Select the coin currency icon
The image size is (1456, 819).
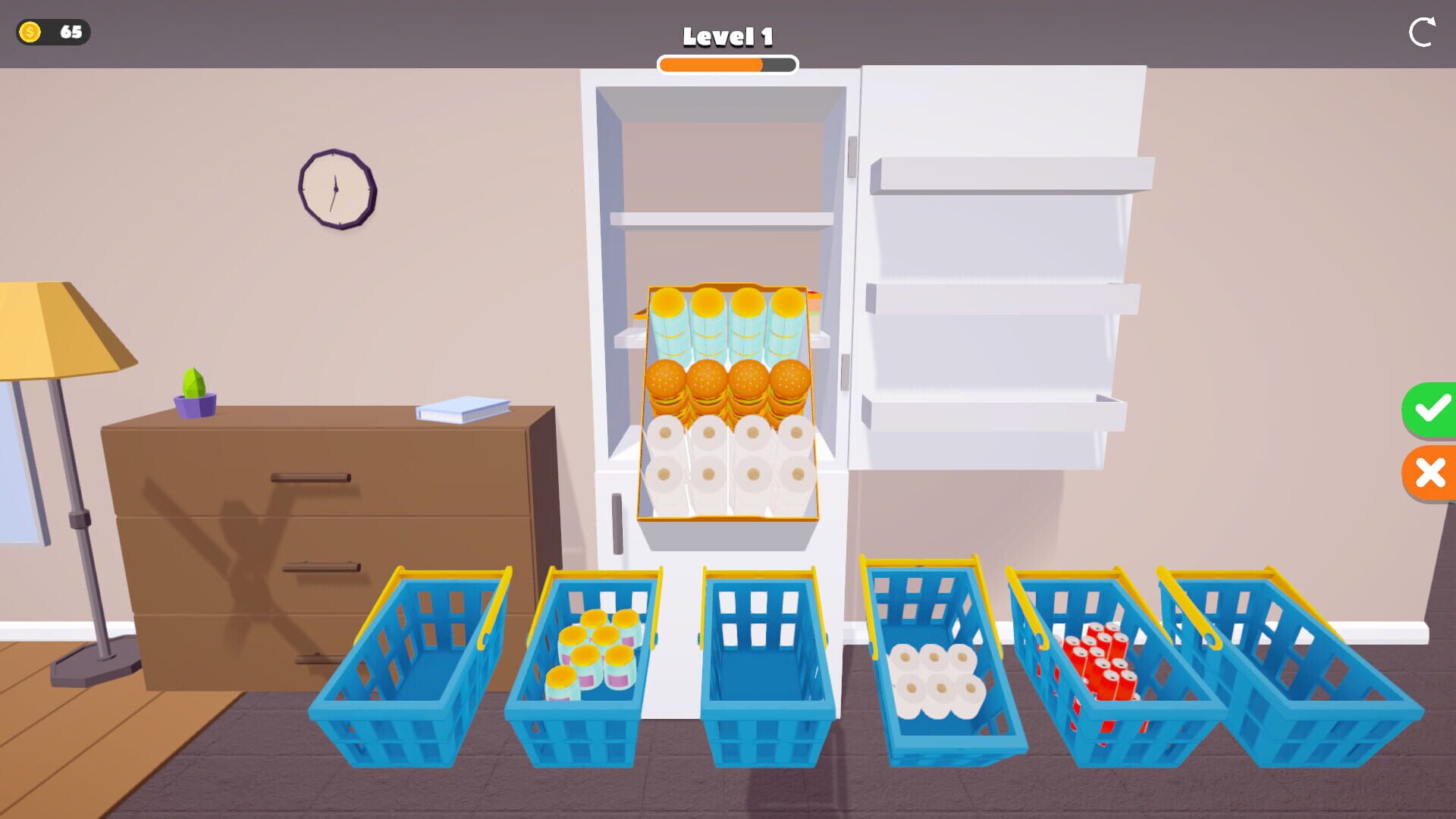coord(31,32)
